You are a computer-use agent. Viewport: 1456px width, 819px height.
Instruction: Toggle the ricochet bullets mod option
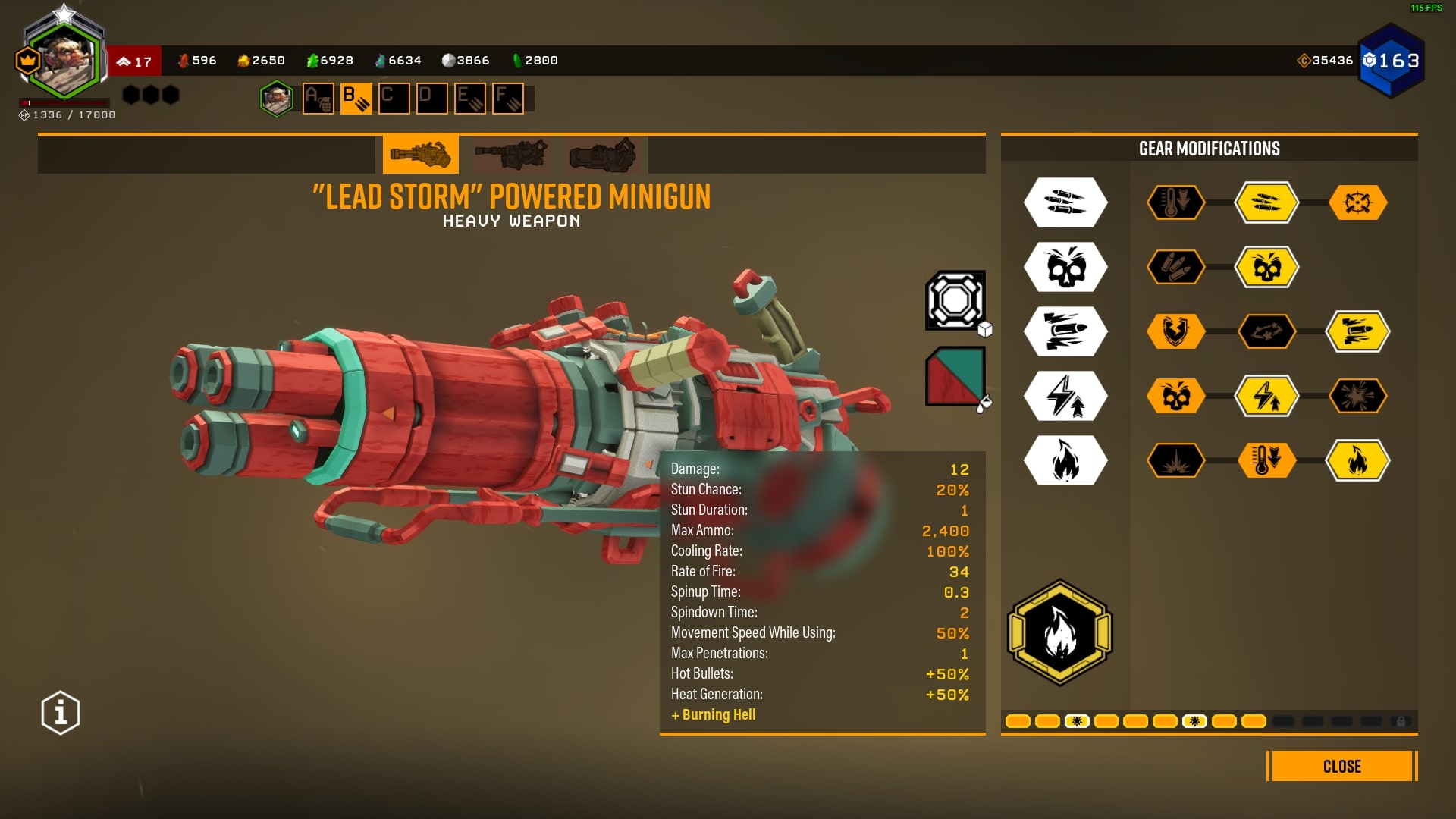coord(1267,331)
